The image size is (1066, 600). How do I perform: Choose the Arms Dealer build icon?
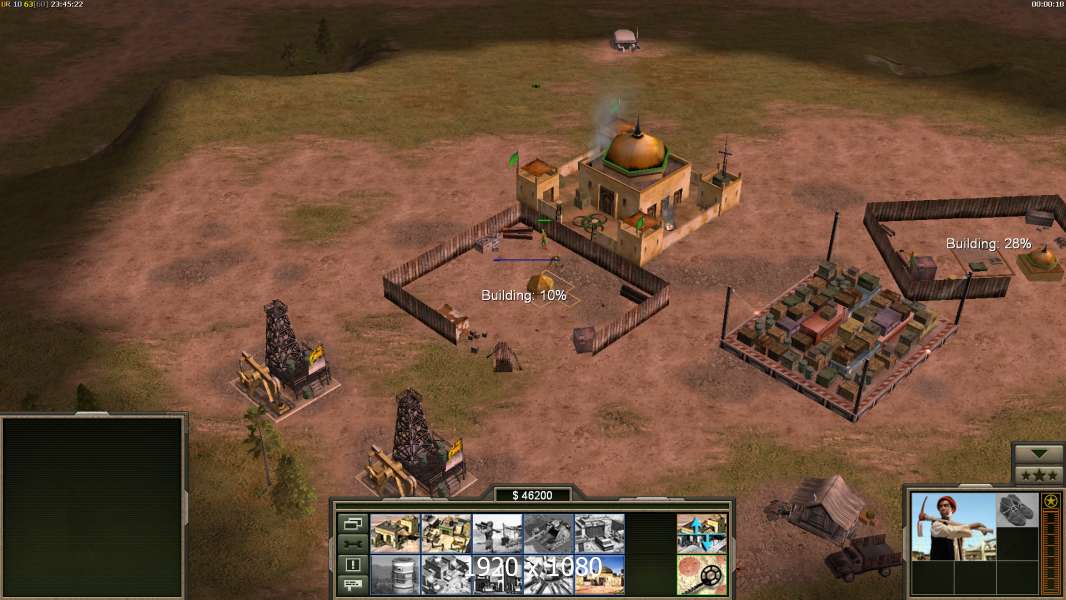[x=599, y=533]
